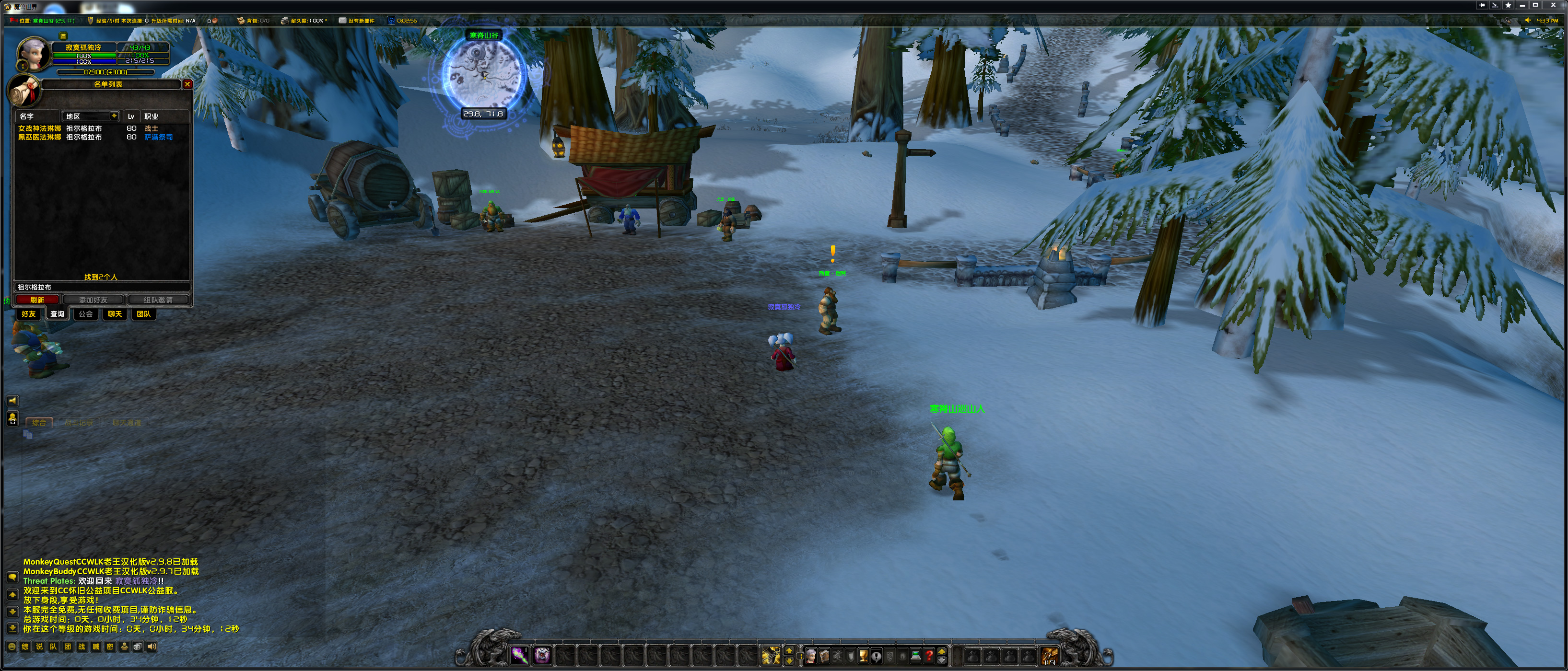The width and height of the screenshot is (1568, 671).
Task: Activate the purple-green bolt spell in slot one
Action: point(519,655)
